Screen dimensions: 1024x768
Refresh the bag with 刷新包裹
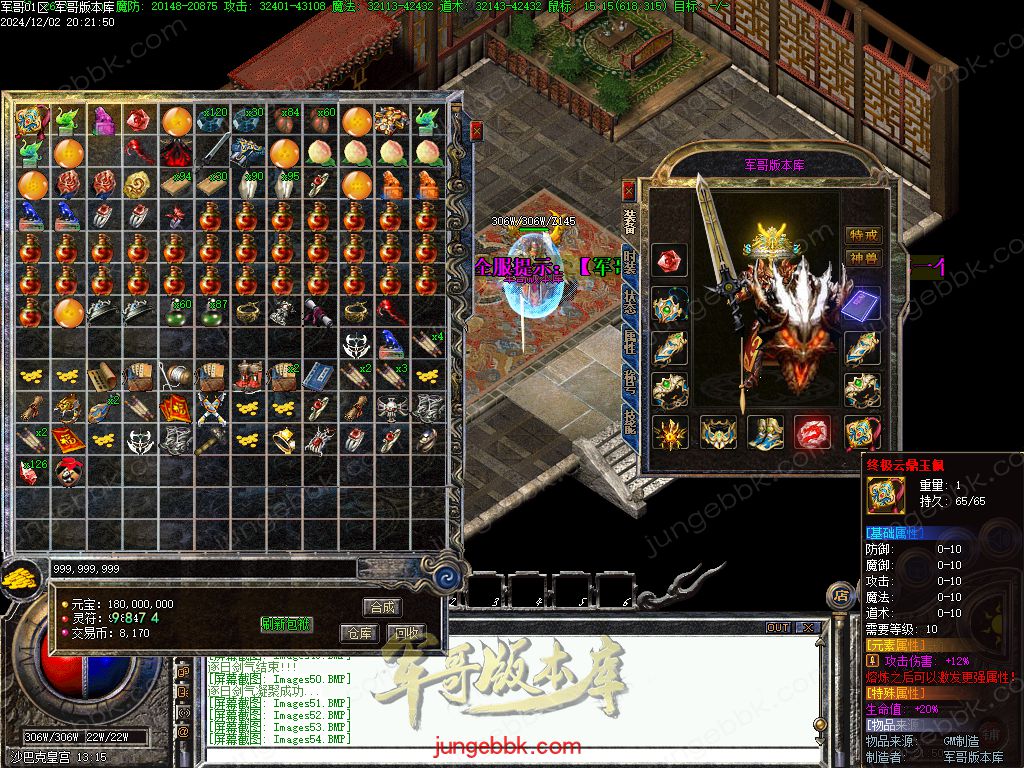click(x=287, y=624)
